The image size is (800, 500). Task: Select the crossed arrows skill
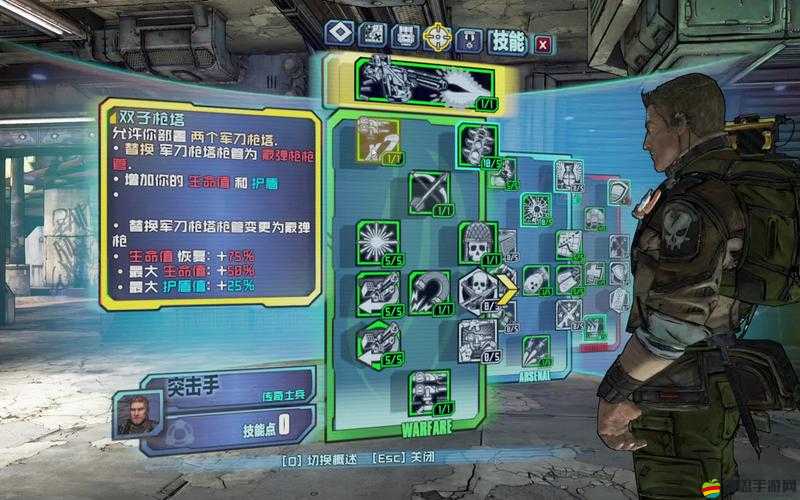(428, 191)
